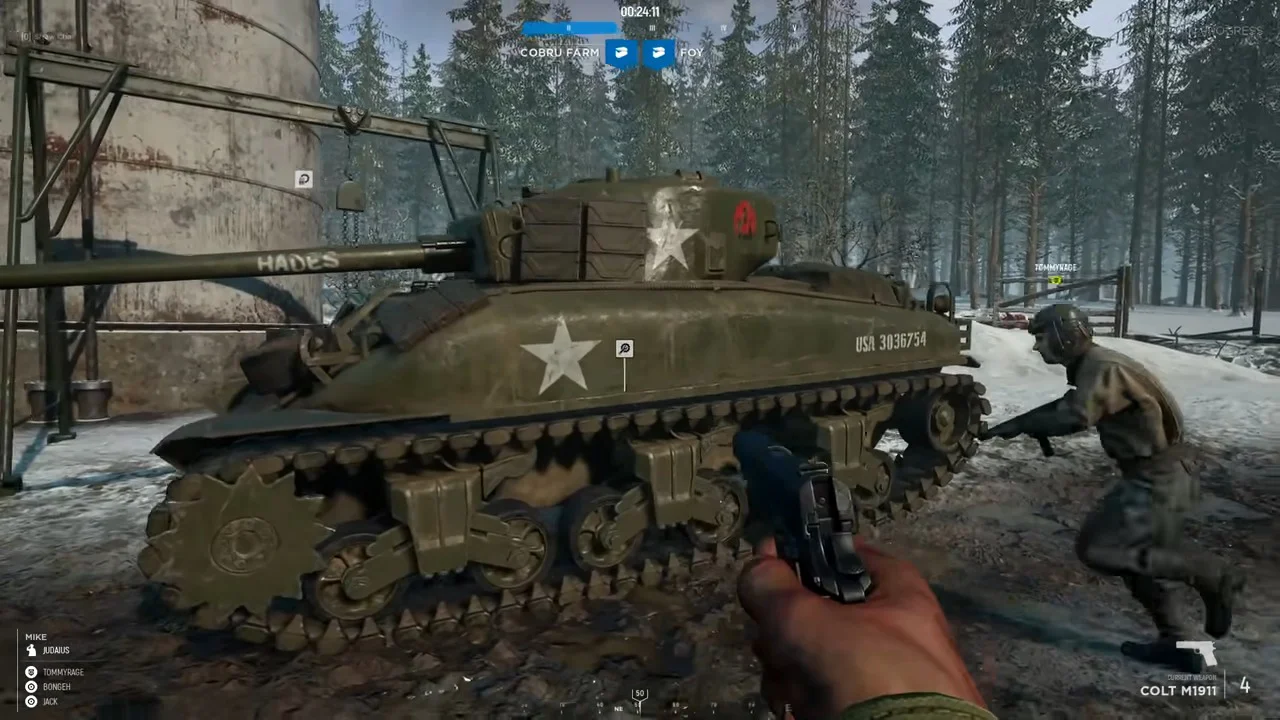The width and height of the screenshot is (1280, 720).
Task: Select the Foy objective flag icon
Action: (x=658, y=53)
